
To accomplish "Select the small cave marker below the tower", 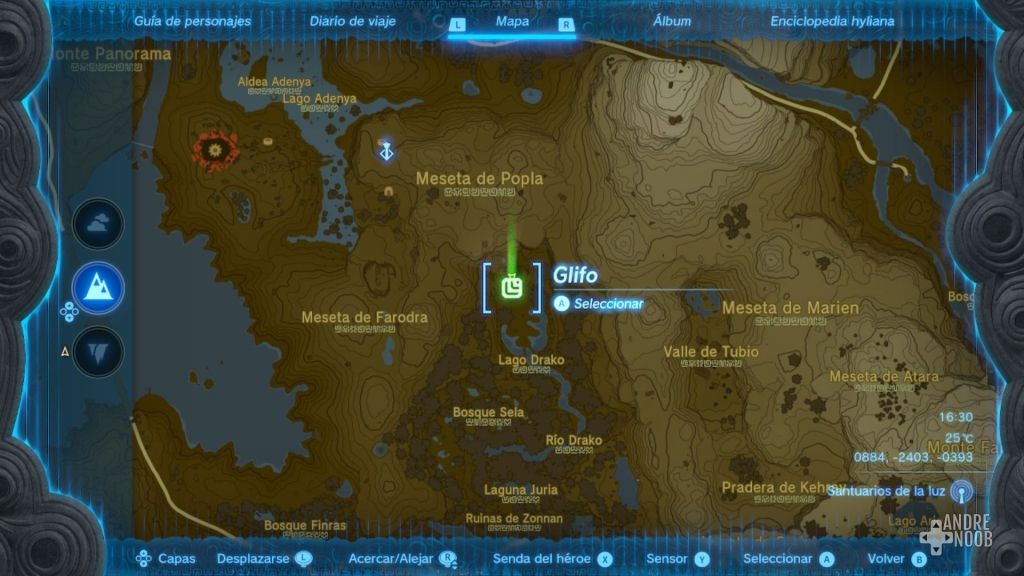I will (x=388, y=190).
